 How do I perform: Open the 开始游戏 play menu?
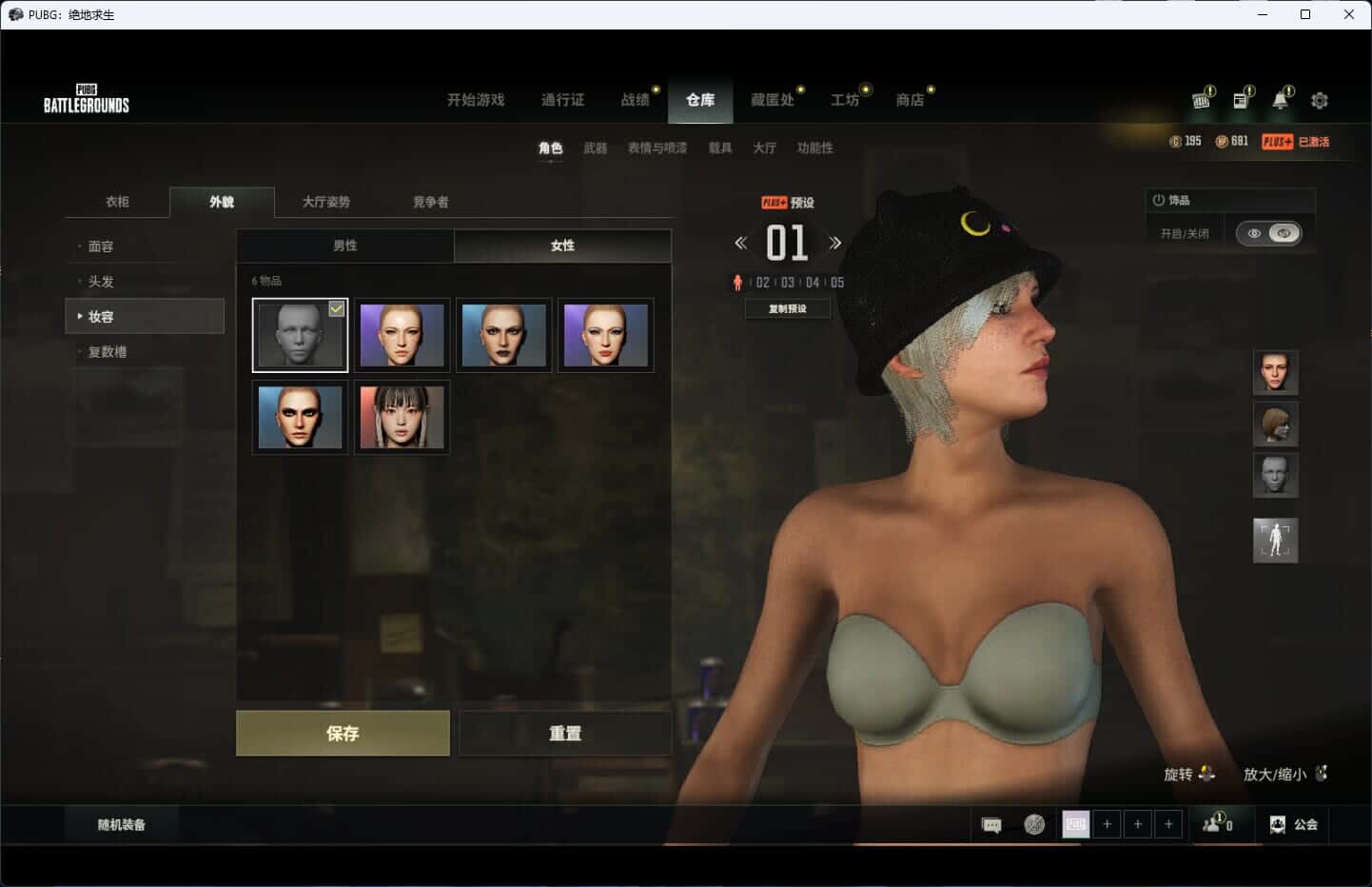pyautogui.click(x=476, y=100)
